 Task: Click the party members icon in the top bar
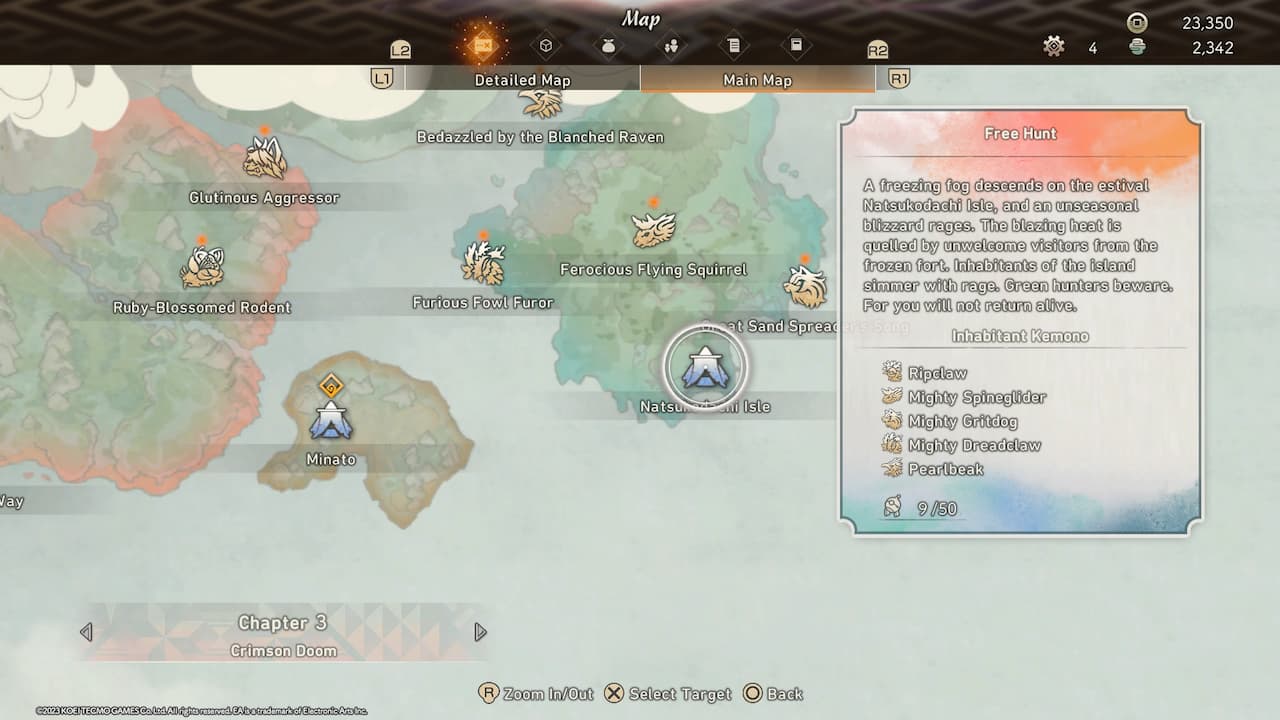click(x=672, y=46)
